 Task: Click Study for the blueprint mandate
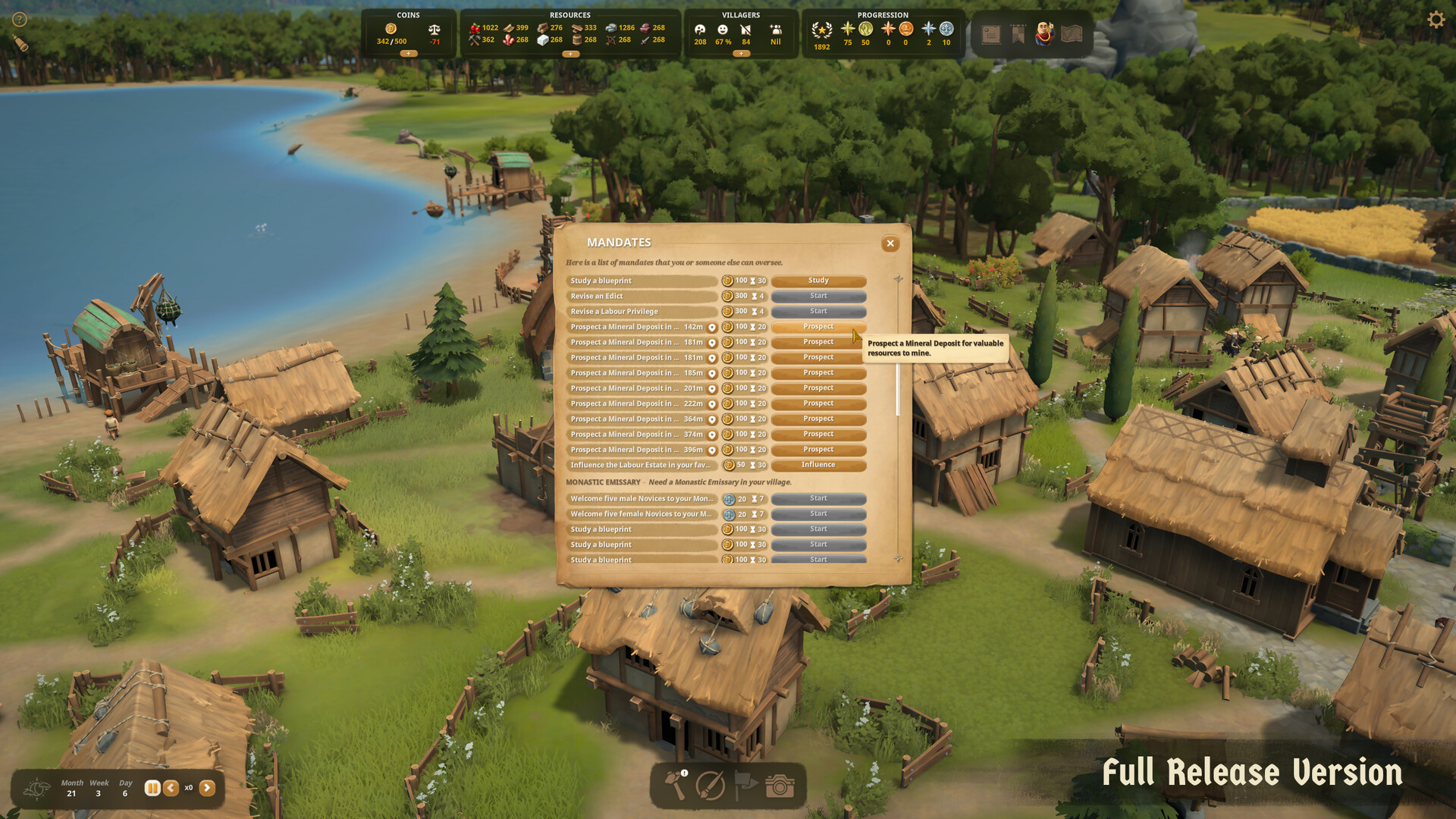(818, 280)
